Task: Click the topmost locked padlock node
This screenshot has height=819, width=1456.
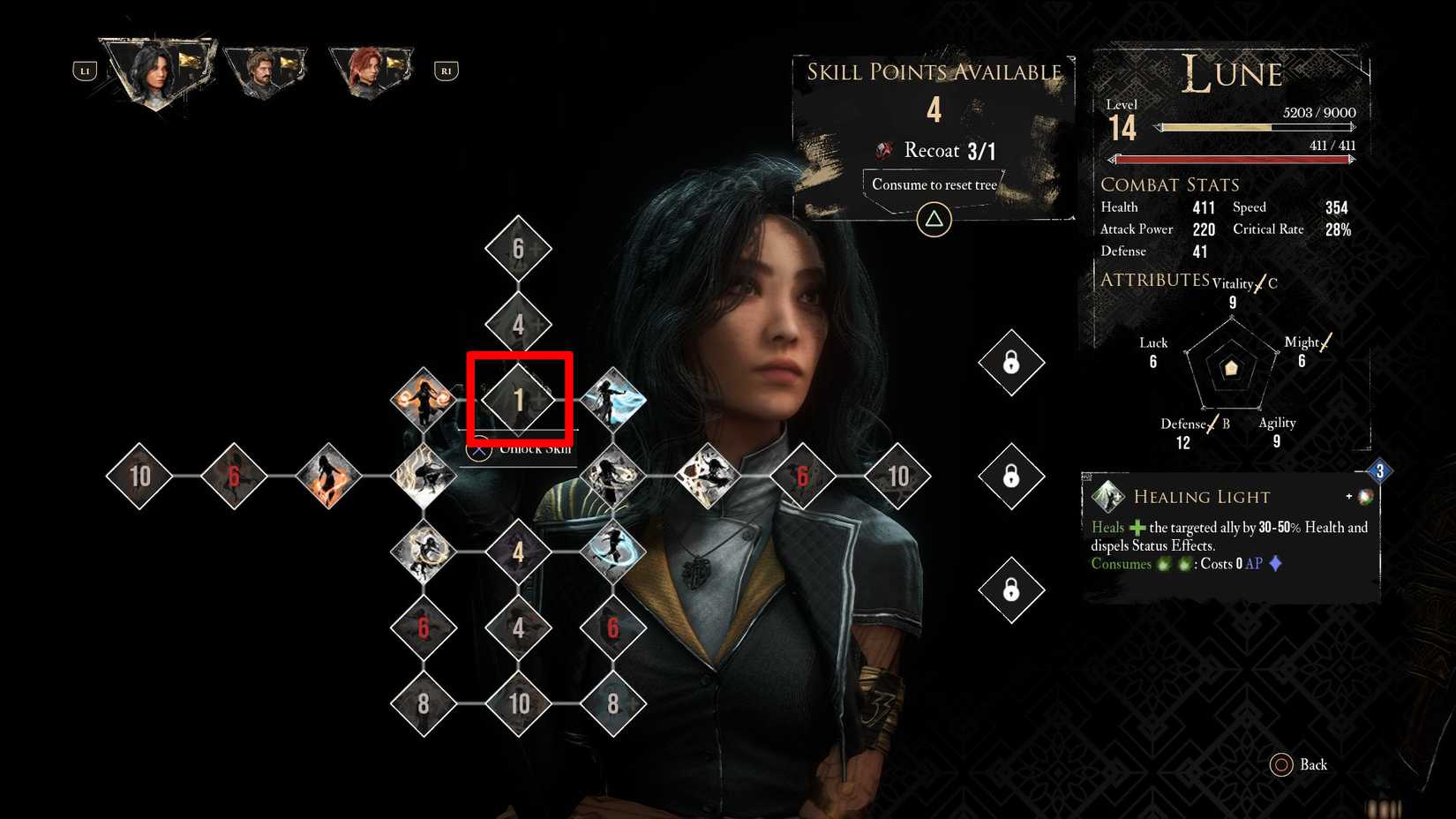Action: [x=1012, y=363]
